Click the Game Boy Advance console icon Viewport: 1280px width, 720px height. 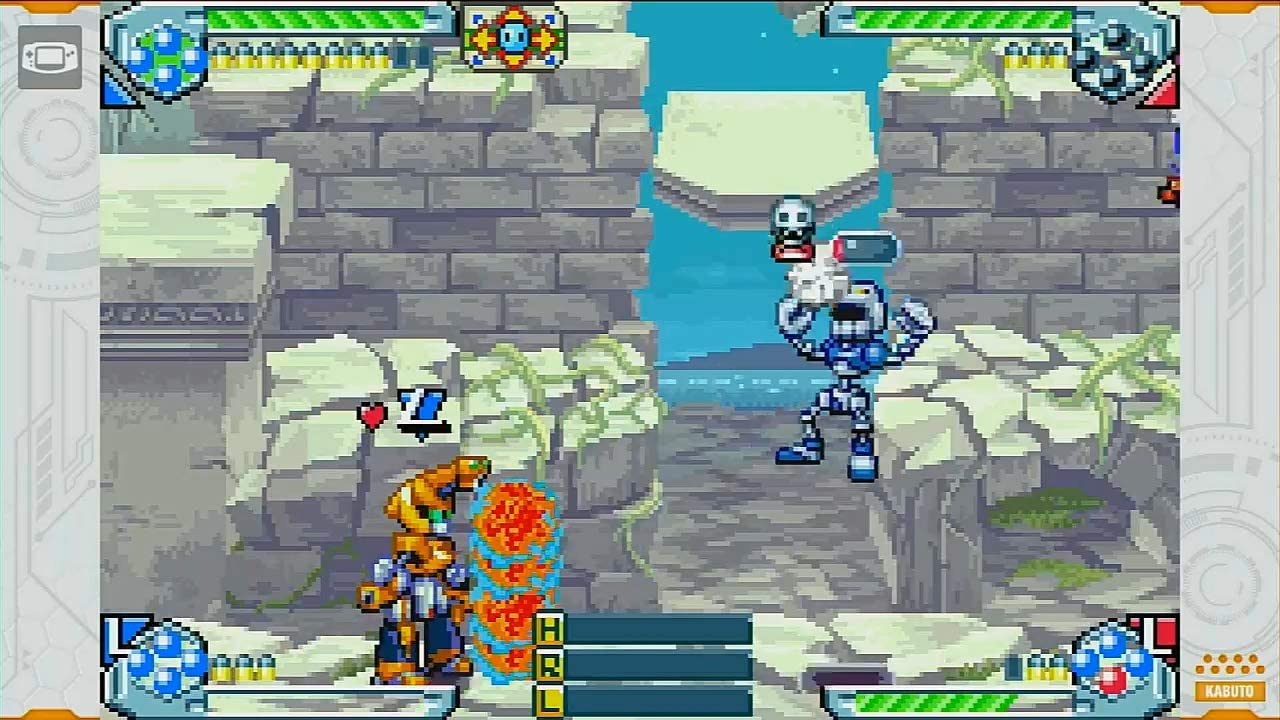[x=49, y=57]
